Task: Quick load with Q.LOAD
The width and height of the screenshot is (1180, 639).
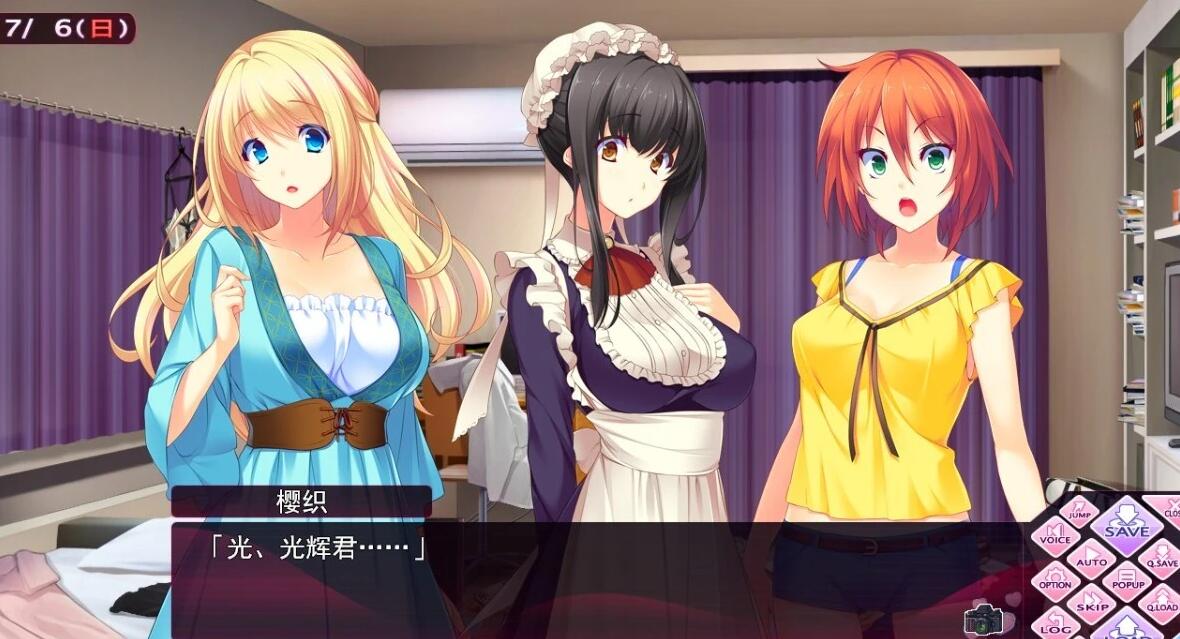Action: (1162, 603)
